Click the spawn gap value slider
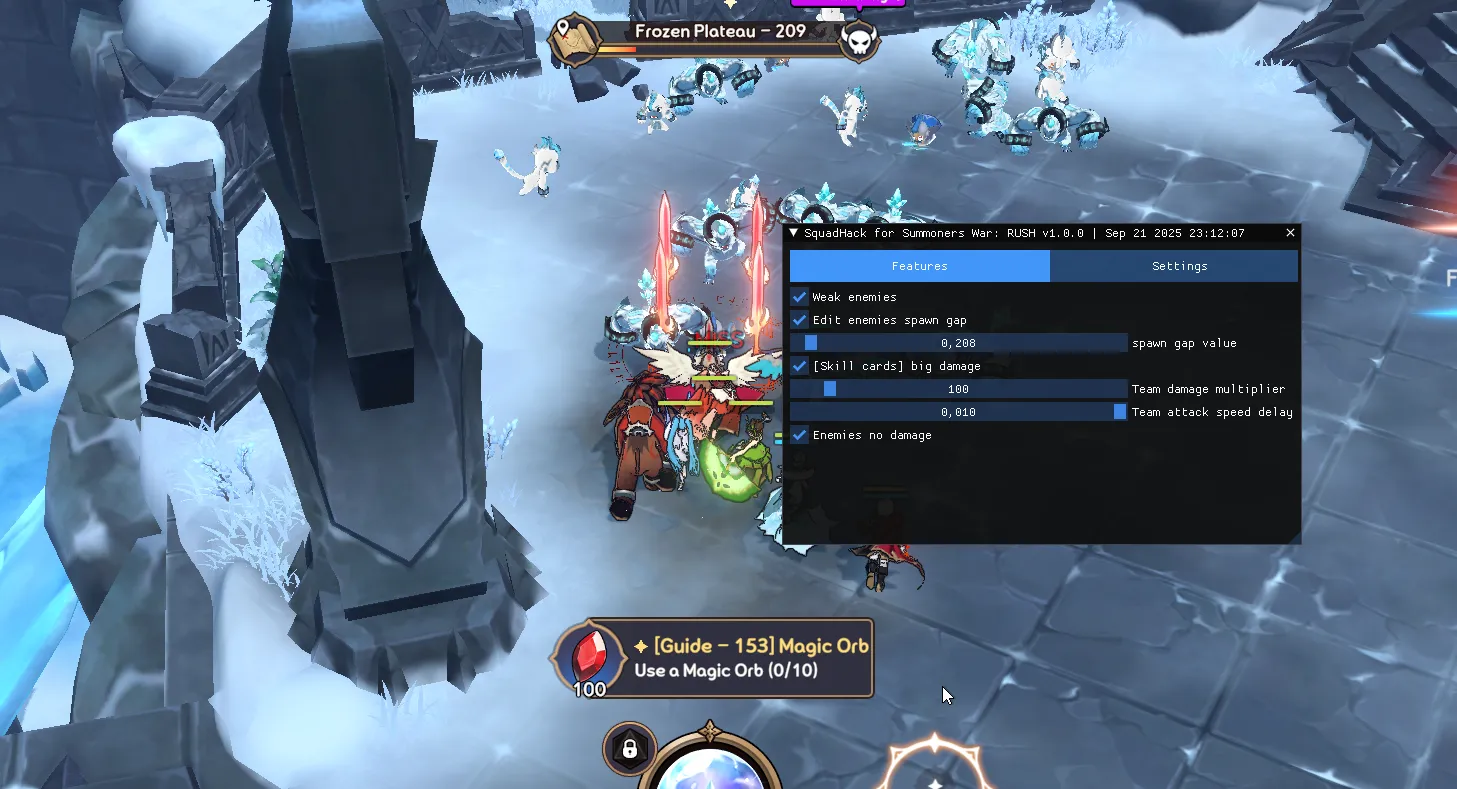 [x=958, y=343]
